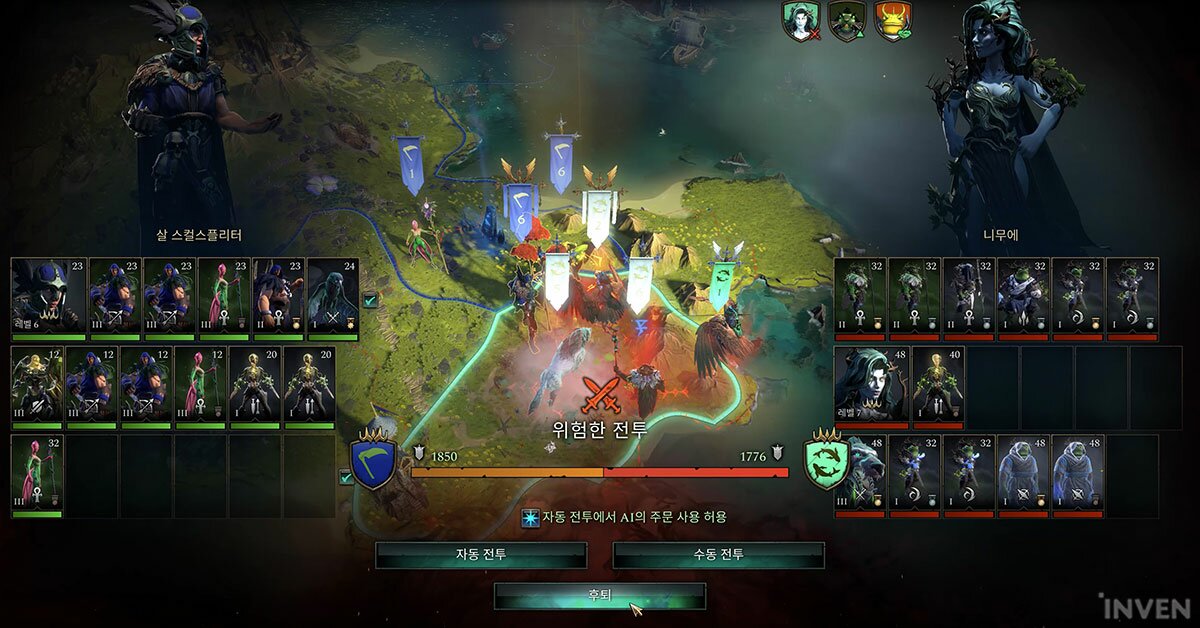
Task: Retreat using the 후퇴 button
Action: [600, 596]
